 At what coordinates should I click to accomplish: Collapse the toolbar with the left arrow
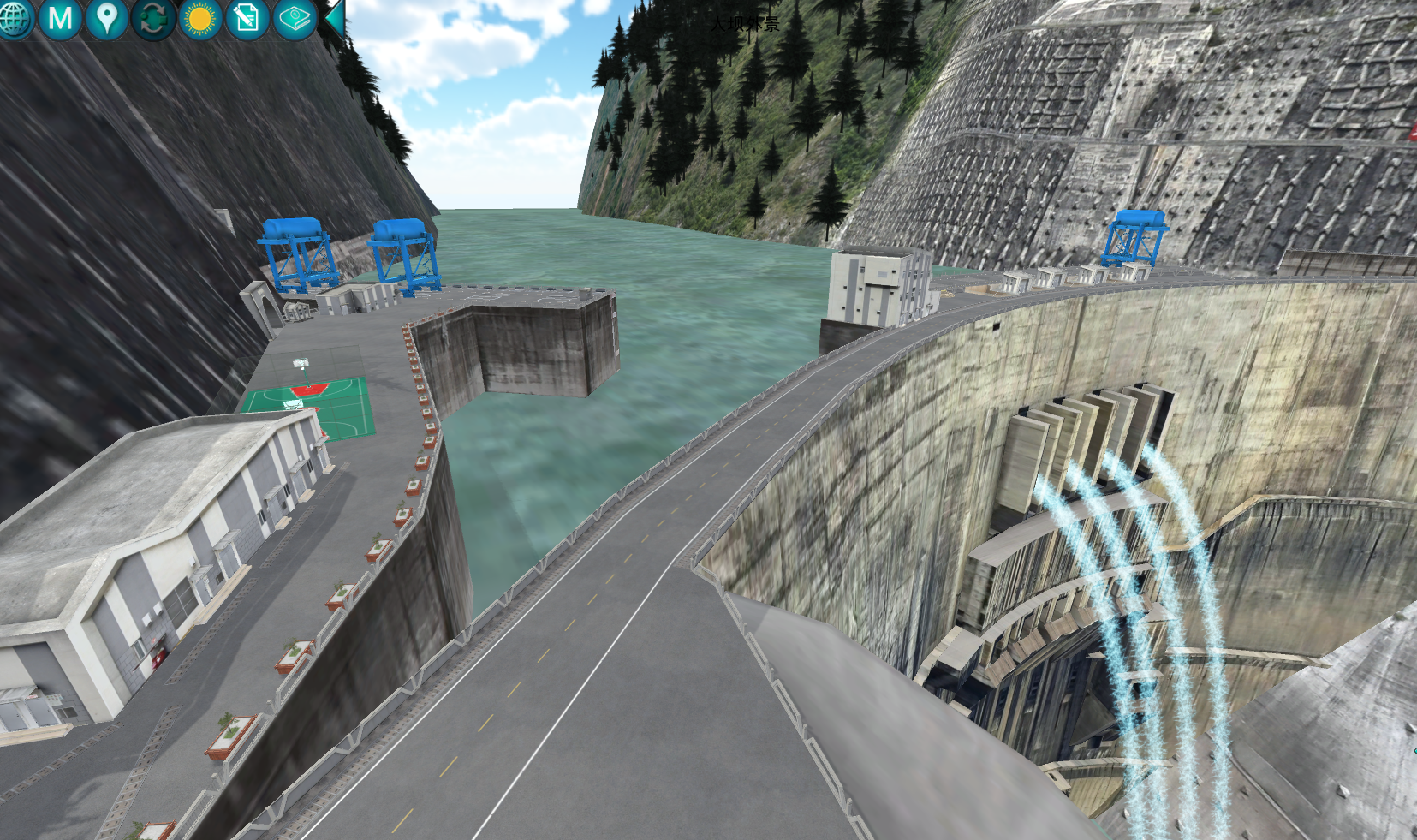[335, 17]
